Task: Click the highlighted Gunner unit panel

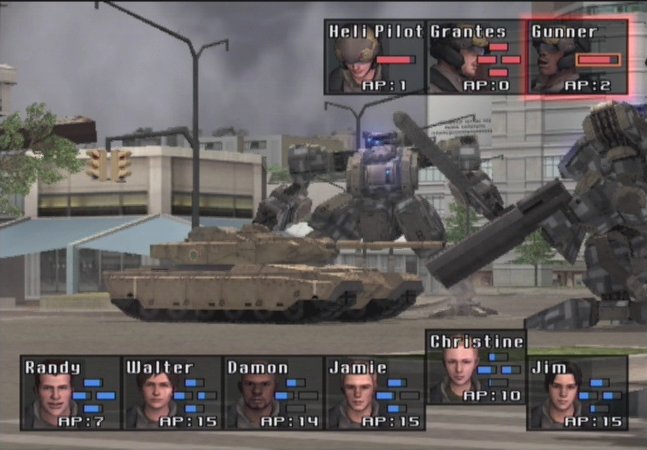Action: (x=577, y=57)
